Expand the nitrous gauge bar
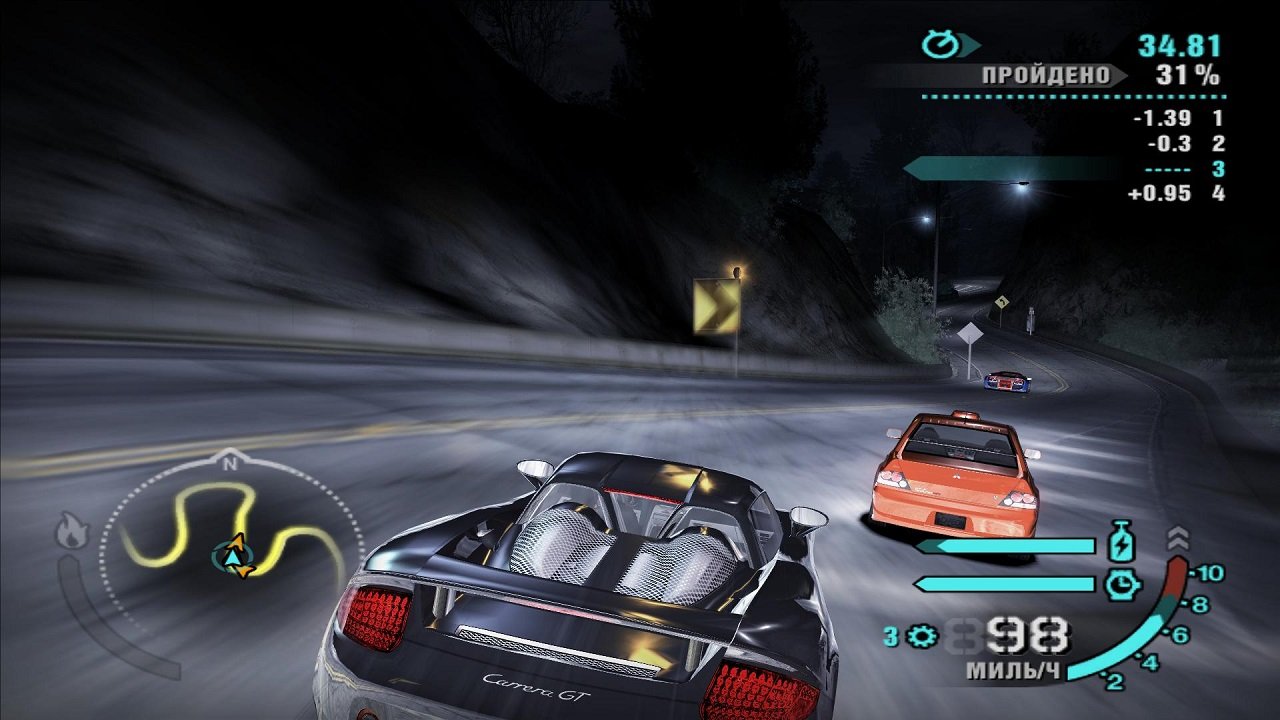 1005,546
